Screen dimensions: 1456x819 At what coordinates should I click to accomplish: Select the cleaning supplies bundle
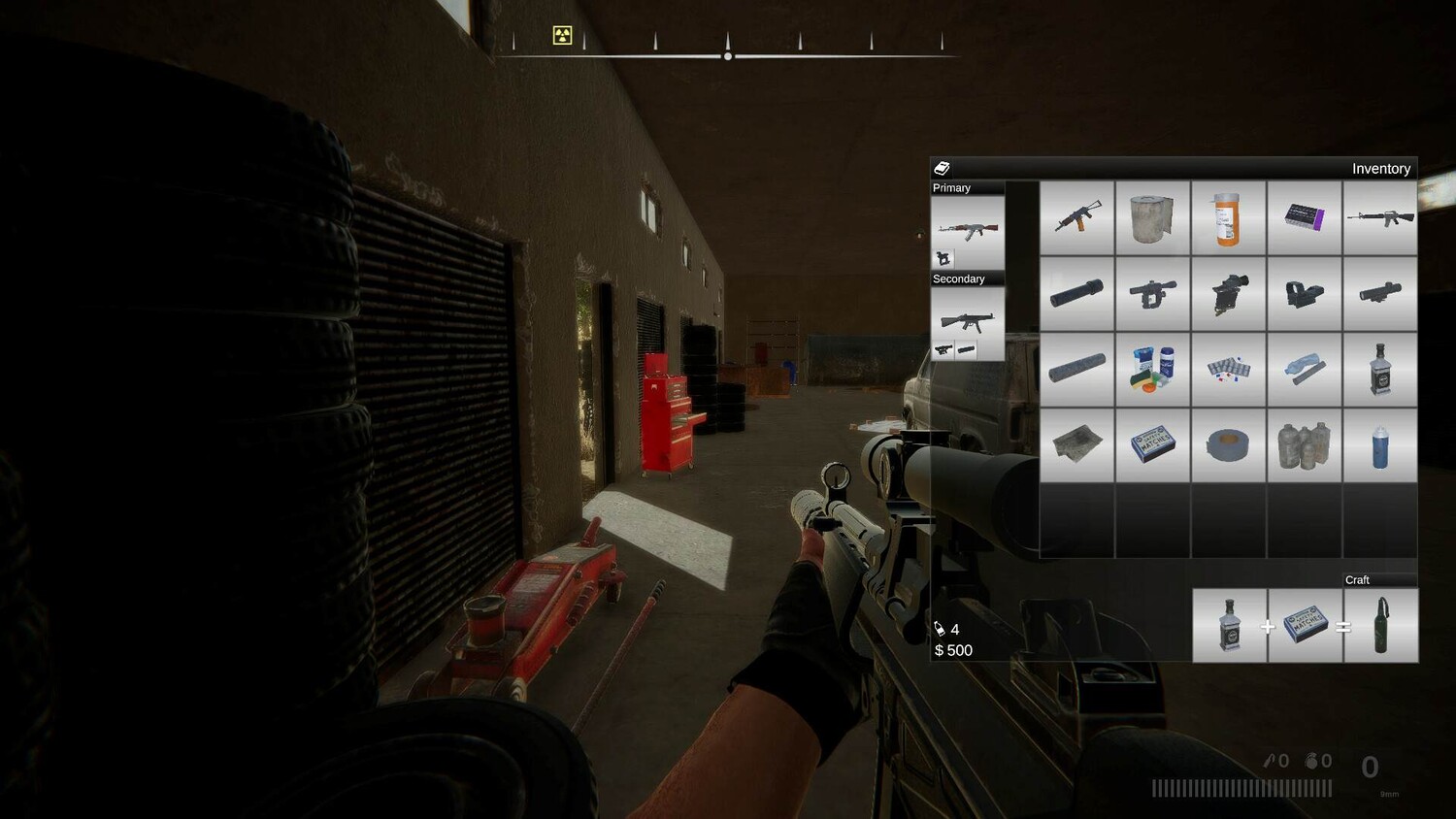coord(1152,369)
